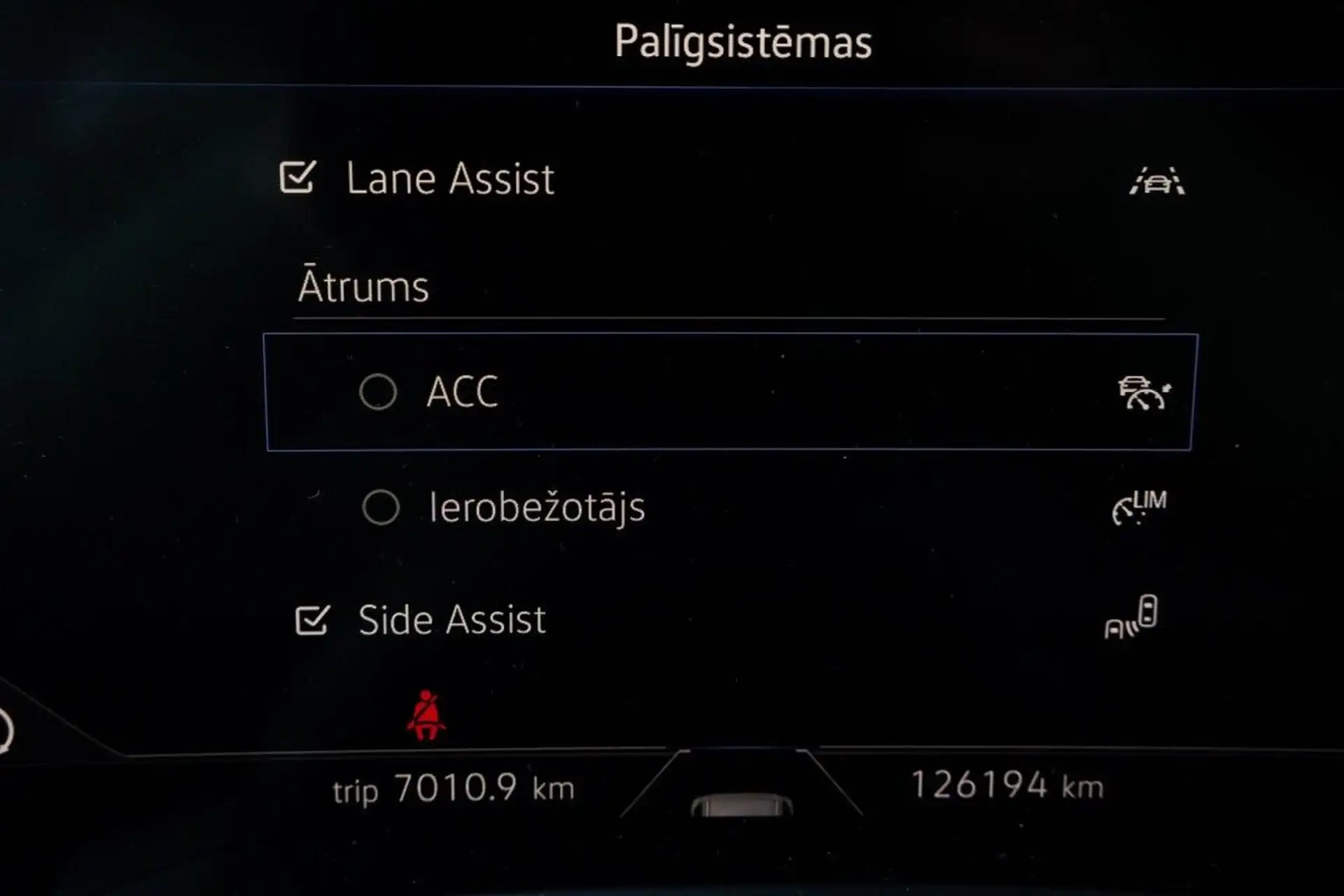This screenshot has width=1344, height=896.
Task: Click the Lane Assist car icon
Action: [x=1157, y=181]
